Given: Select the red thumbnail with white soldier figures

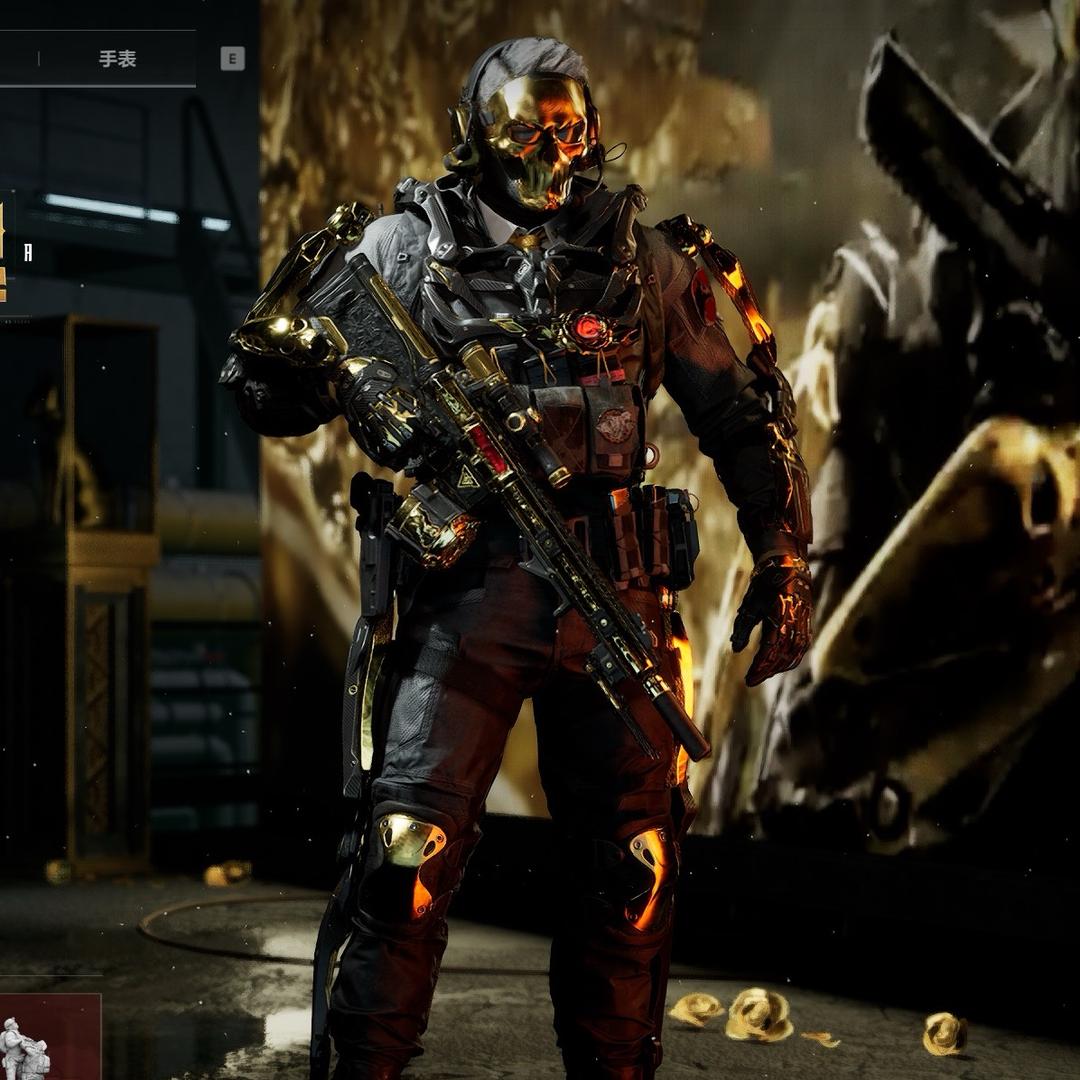Looking at the screenshot, I should click(48, 1036).
